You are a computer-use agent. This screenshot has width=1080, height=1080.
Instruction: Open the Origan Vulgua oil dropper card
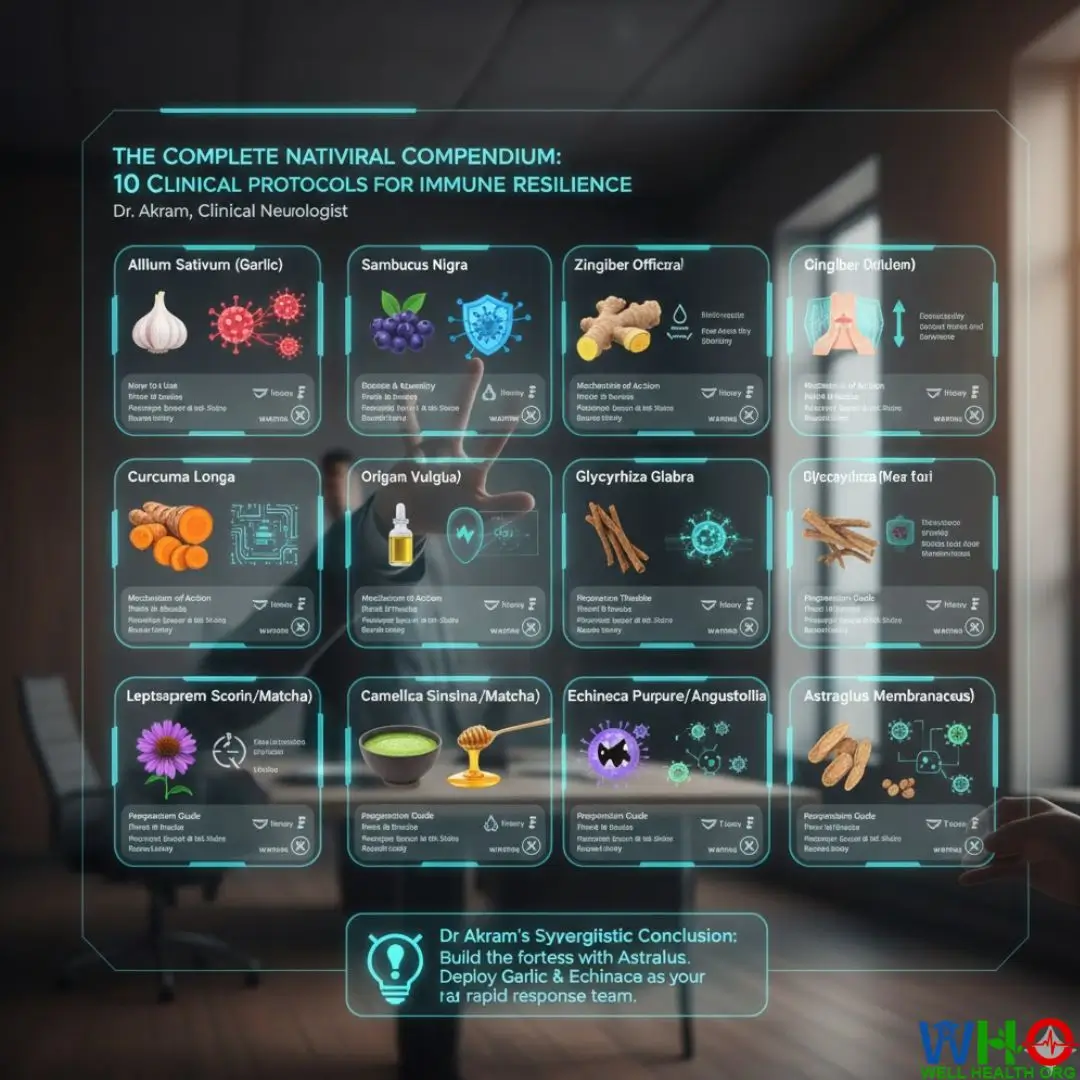click(448, 553)
